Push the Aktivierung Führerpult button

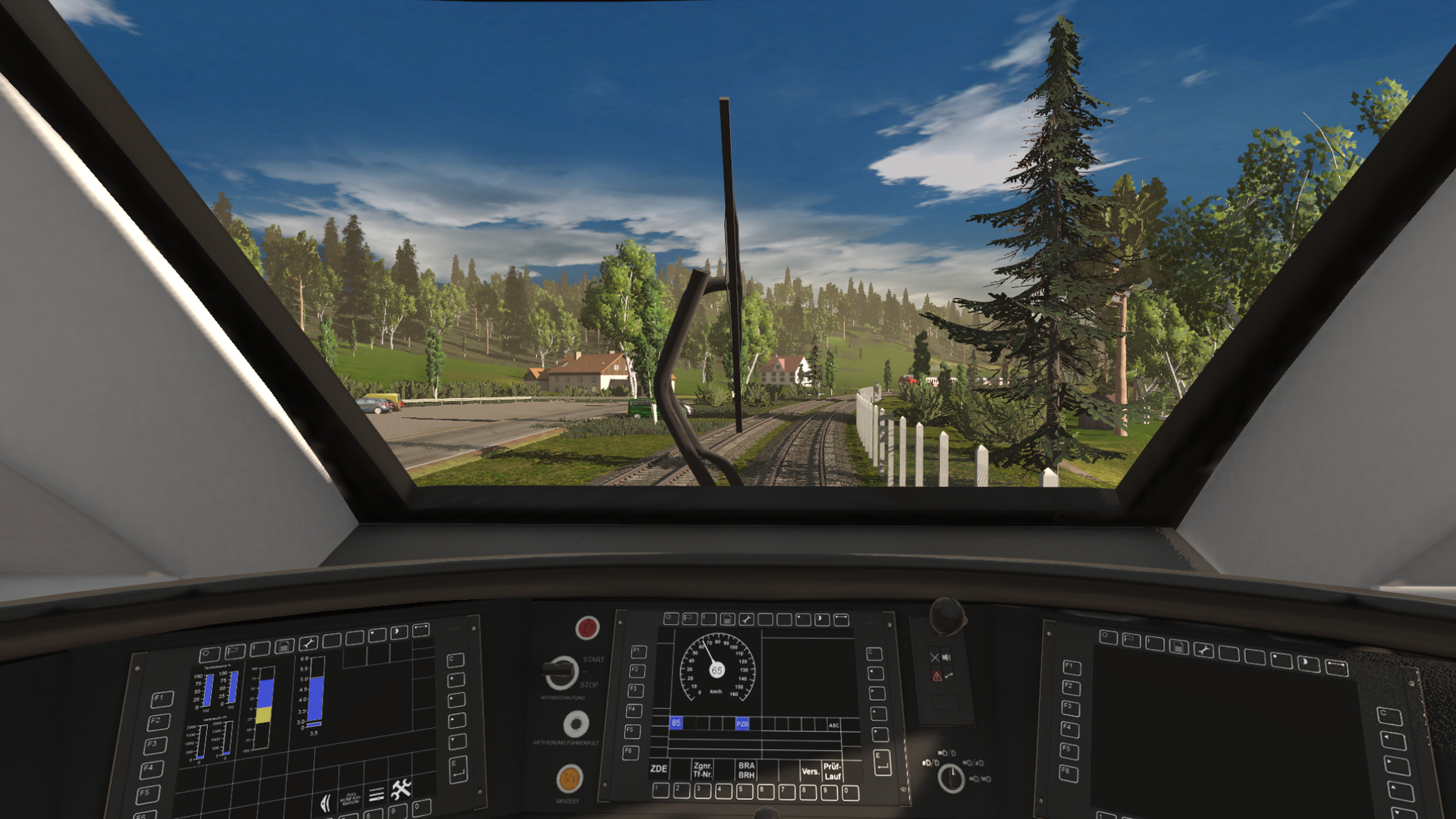(x=576, y=724)
